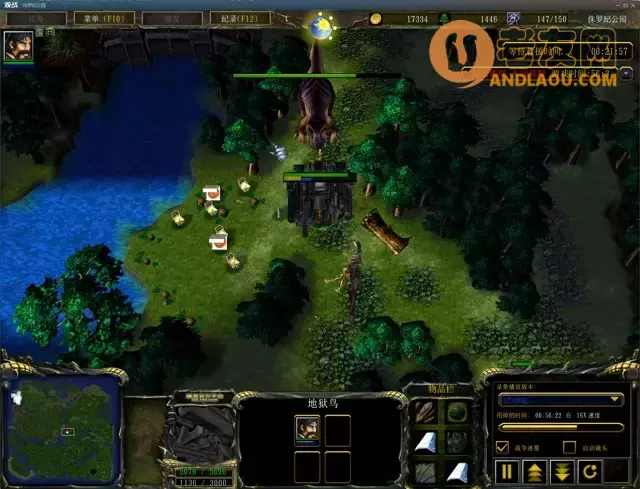Click the replay progress bar
The image size is (640, 489).
(x=560, y=428)
